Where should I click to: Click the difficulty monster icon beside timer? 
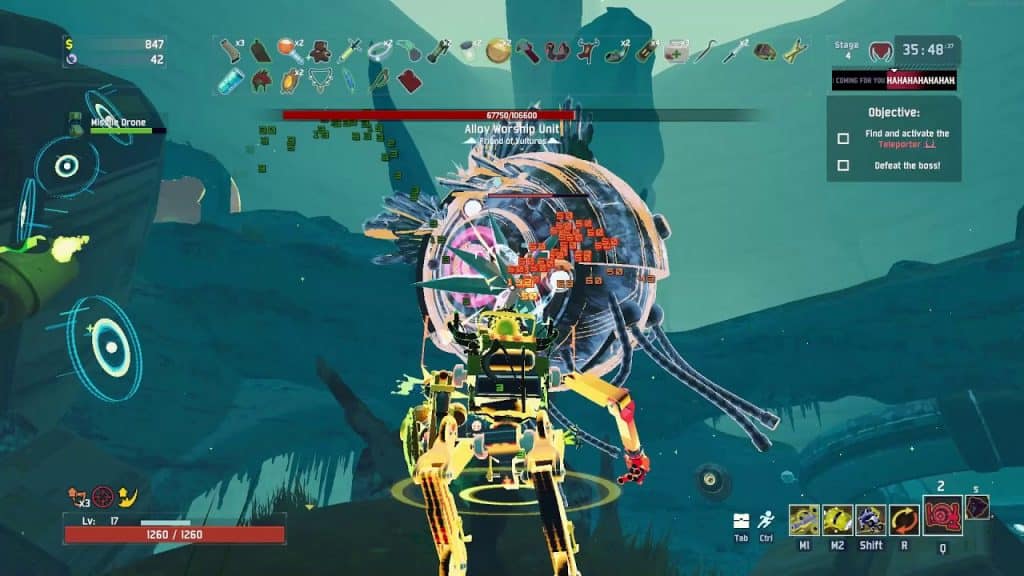[x=880, y=50]
